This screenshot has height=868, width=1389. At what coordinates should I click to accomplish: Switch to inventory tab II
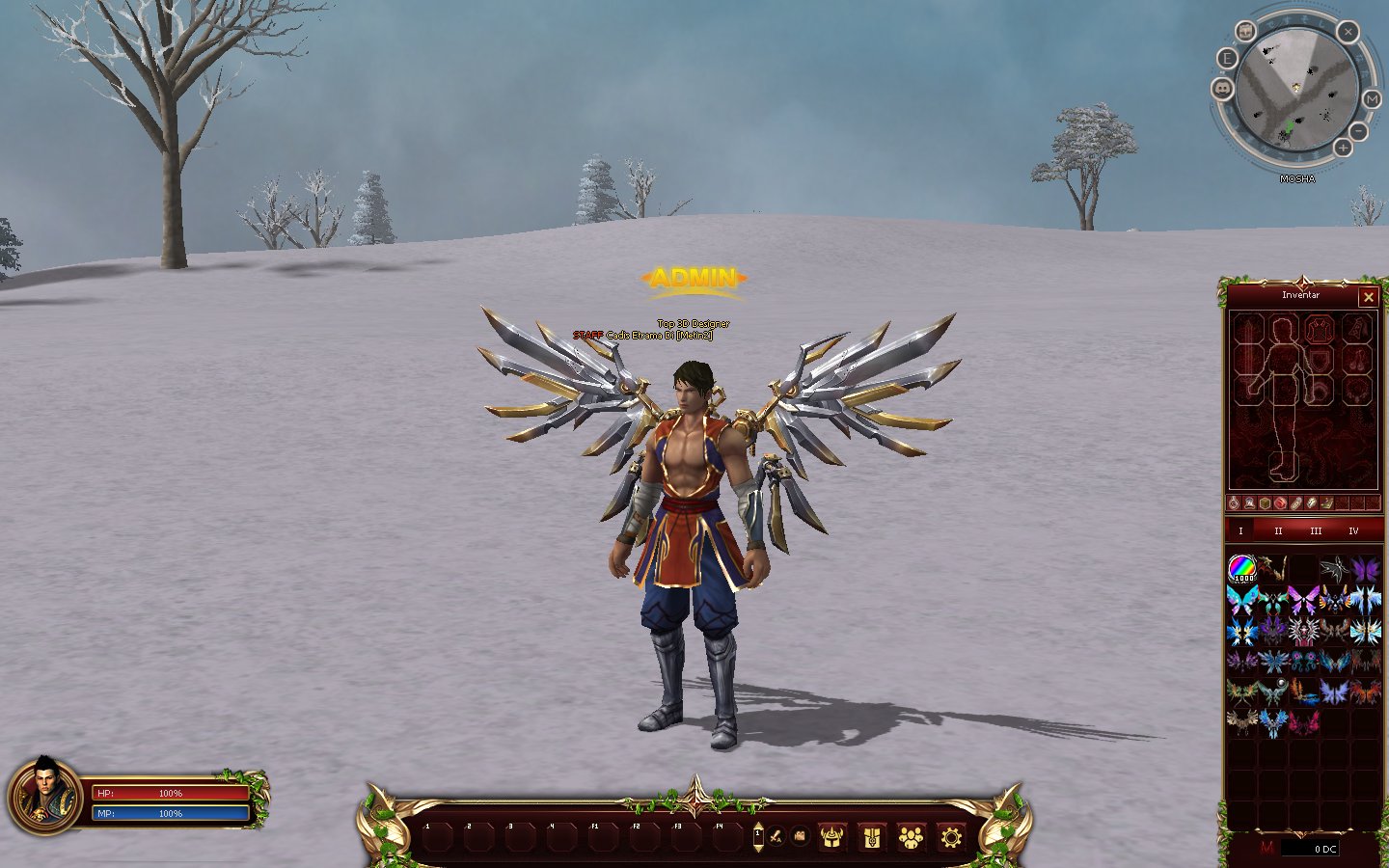1278,531
